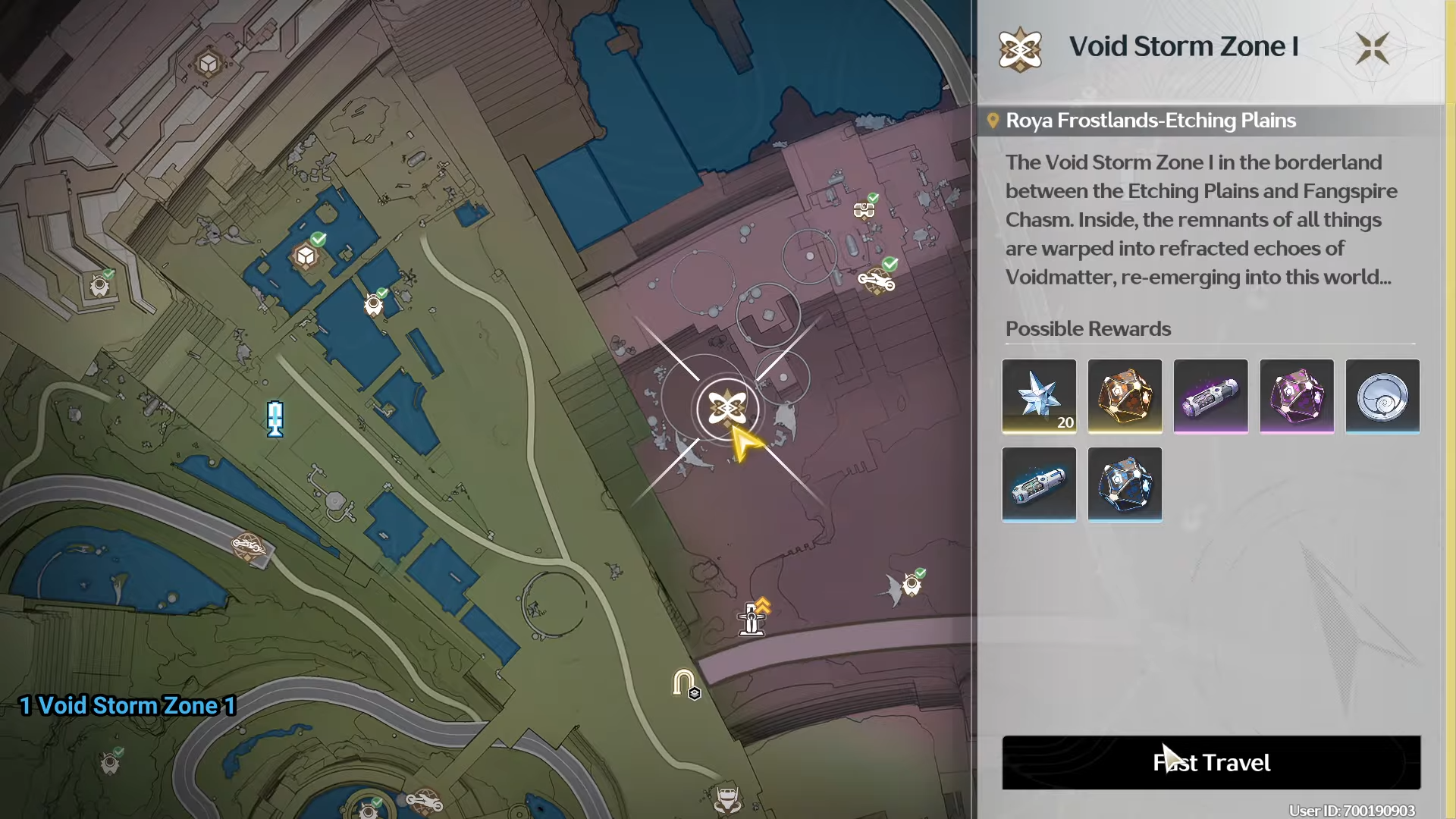Open the silver shell disc reward
This screenshot has height=819, width=1456.
tap(1382, 396)
